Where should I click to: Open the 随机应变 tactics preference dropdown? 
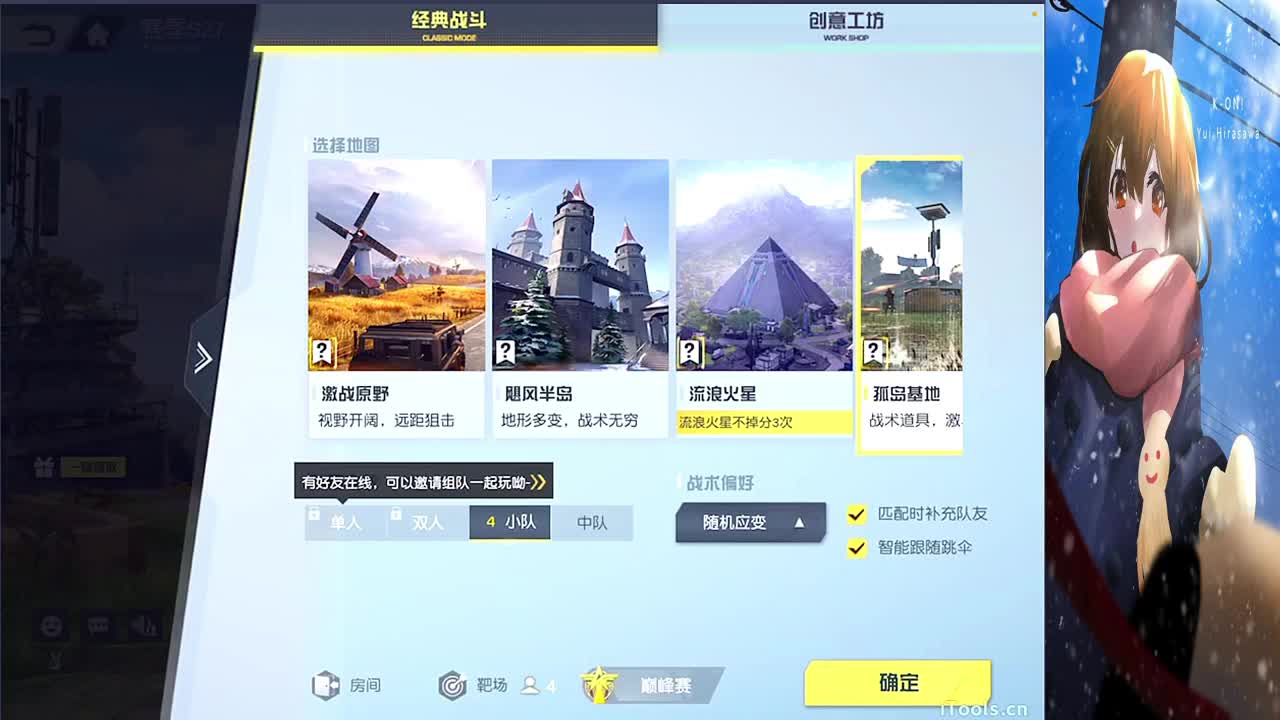pos(750,522)
